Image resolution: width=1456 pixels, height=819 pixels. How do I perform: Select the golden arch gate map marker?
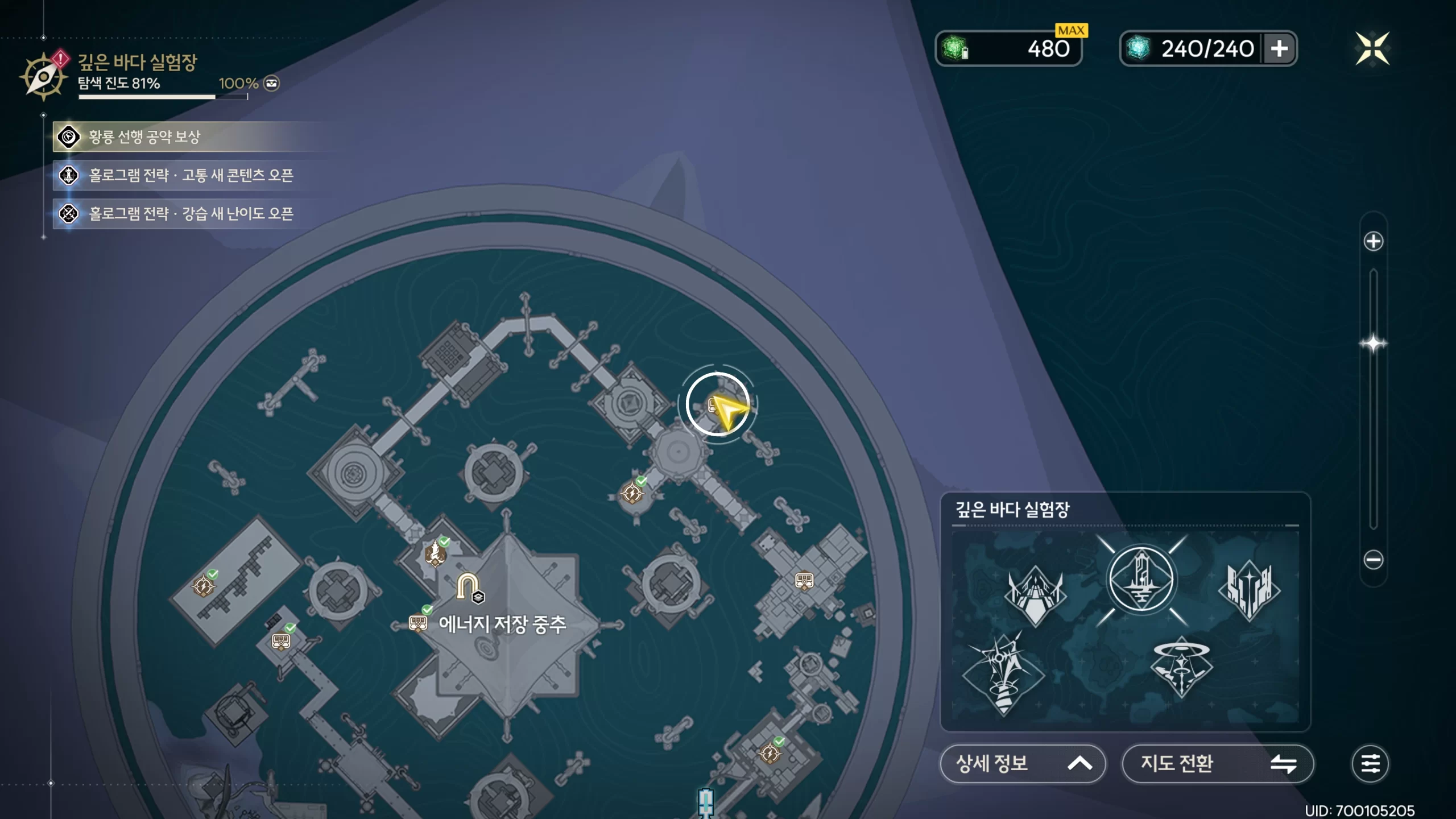[x=468, y=586]
